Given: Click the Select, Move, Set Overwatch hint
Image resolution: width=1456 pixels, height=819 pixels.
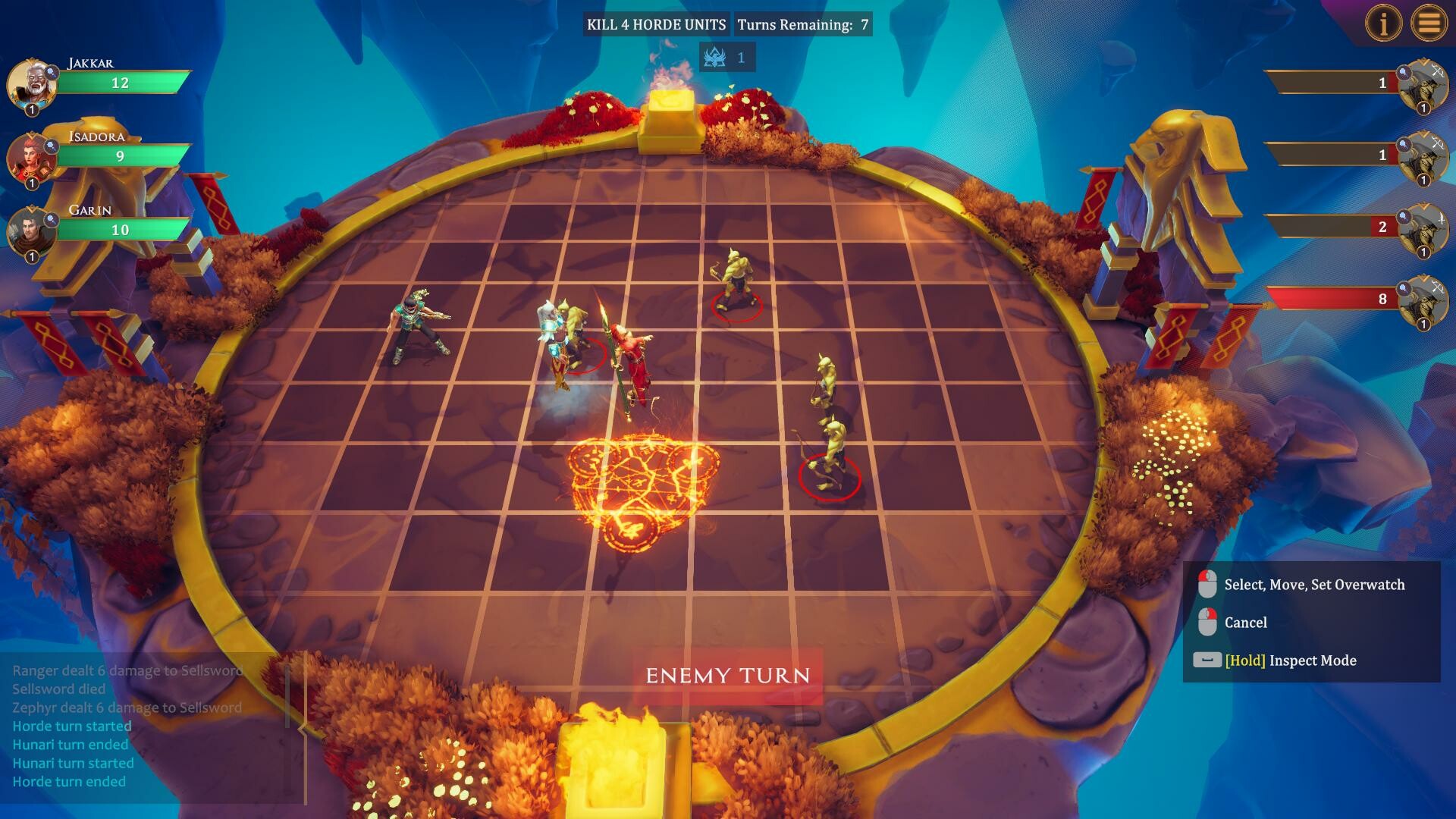Looking at the screenshot, I should (x=1314, y=585).
